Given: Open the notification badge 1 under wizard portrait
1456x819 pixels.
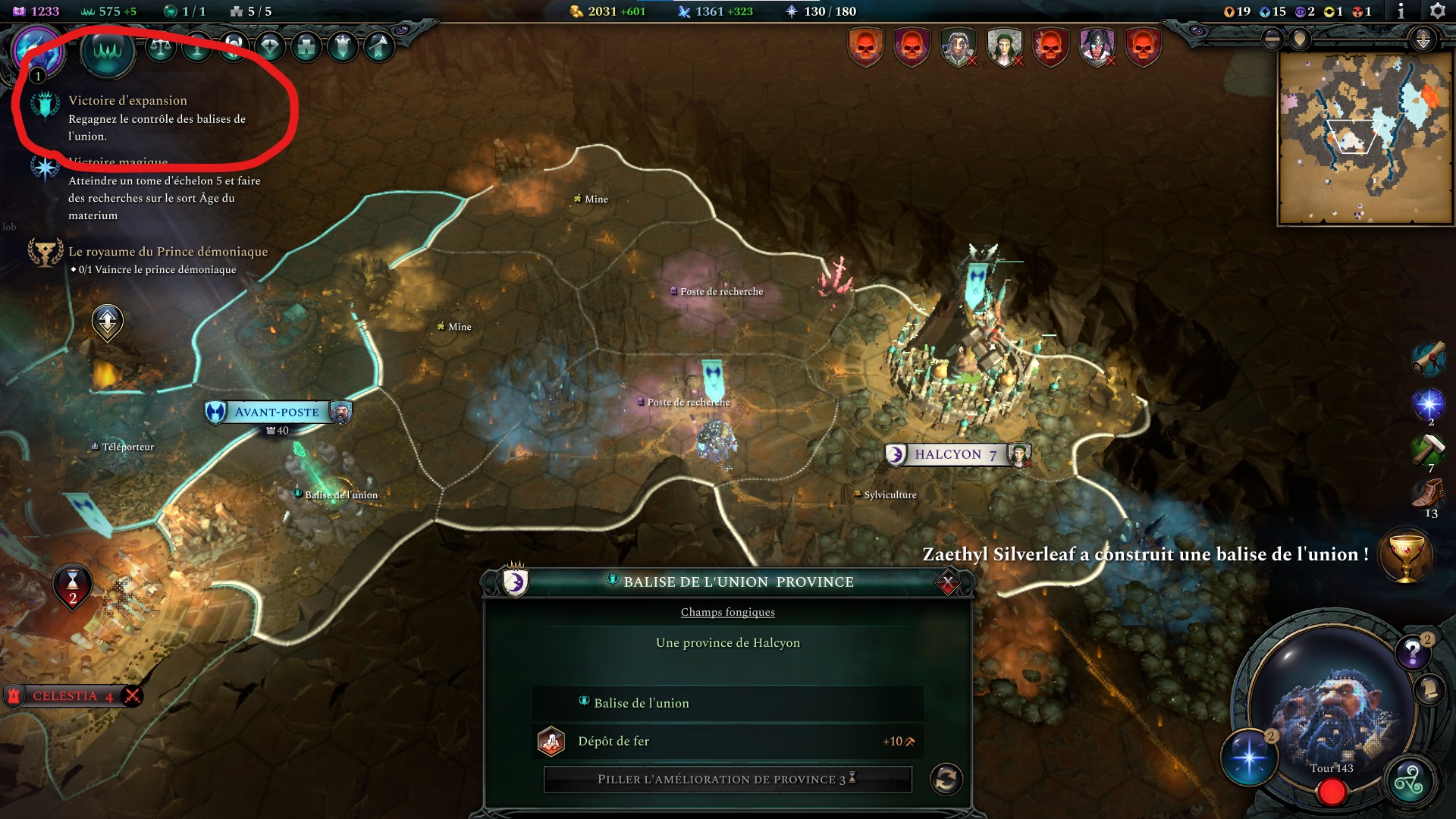Looking at the screenshot, I should (x=36, y=75).
